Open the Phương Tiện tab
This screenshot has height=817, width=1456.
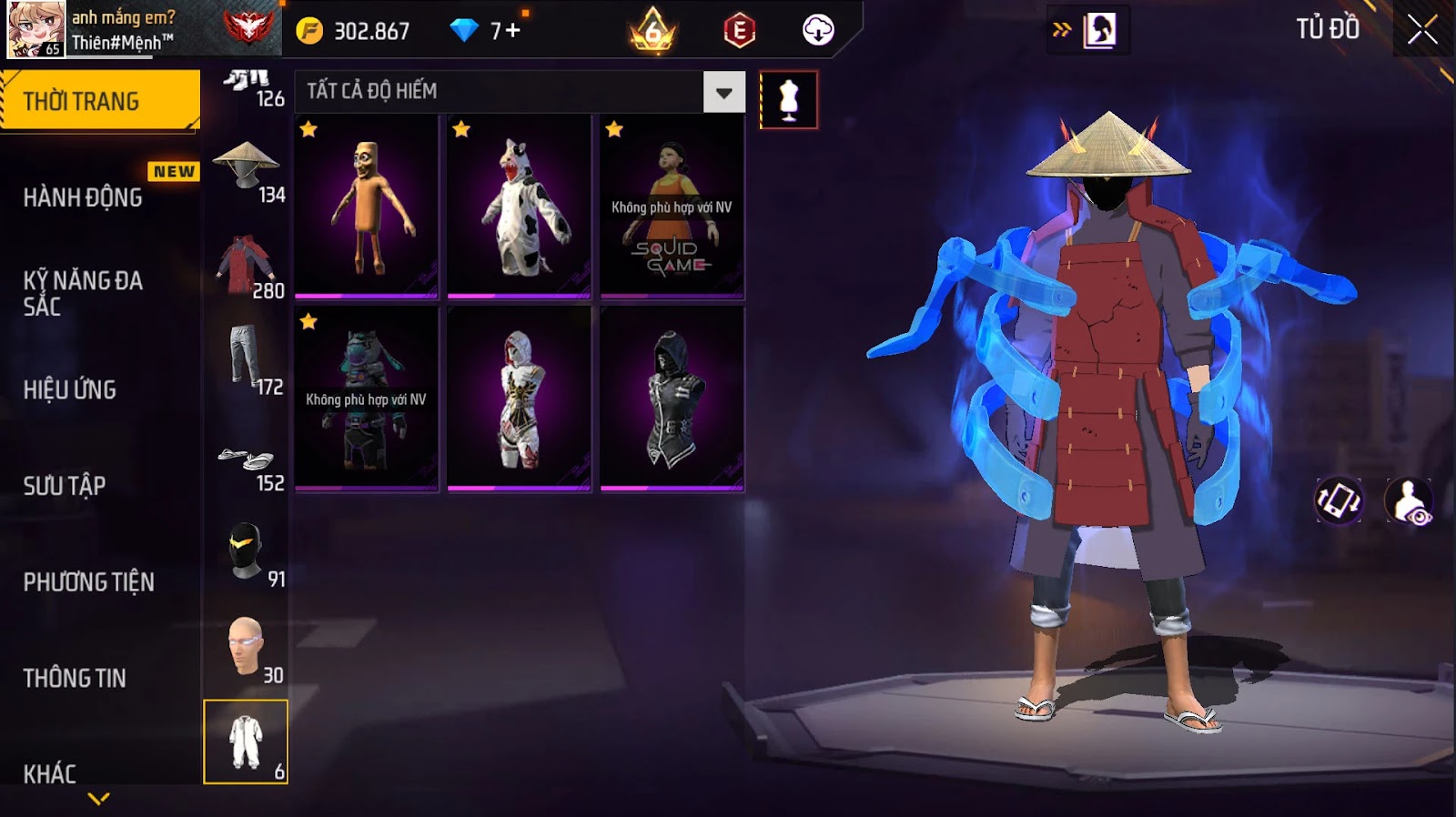pos(88,581)
